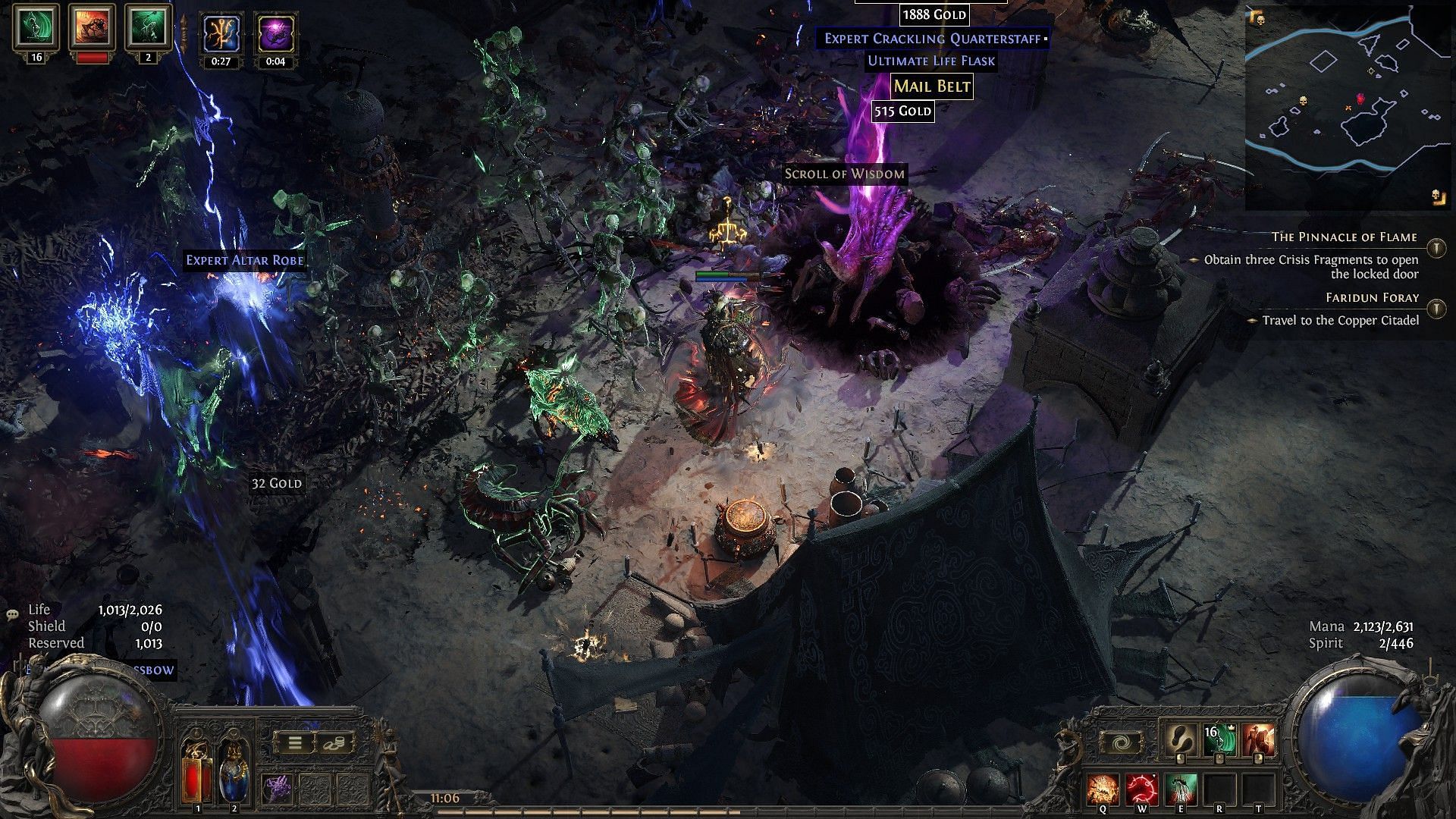Open the coin-stack shop button
This screenshot has height=819, width=1456.
click(x=334, y=743)
